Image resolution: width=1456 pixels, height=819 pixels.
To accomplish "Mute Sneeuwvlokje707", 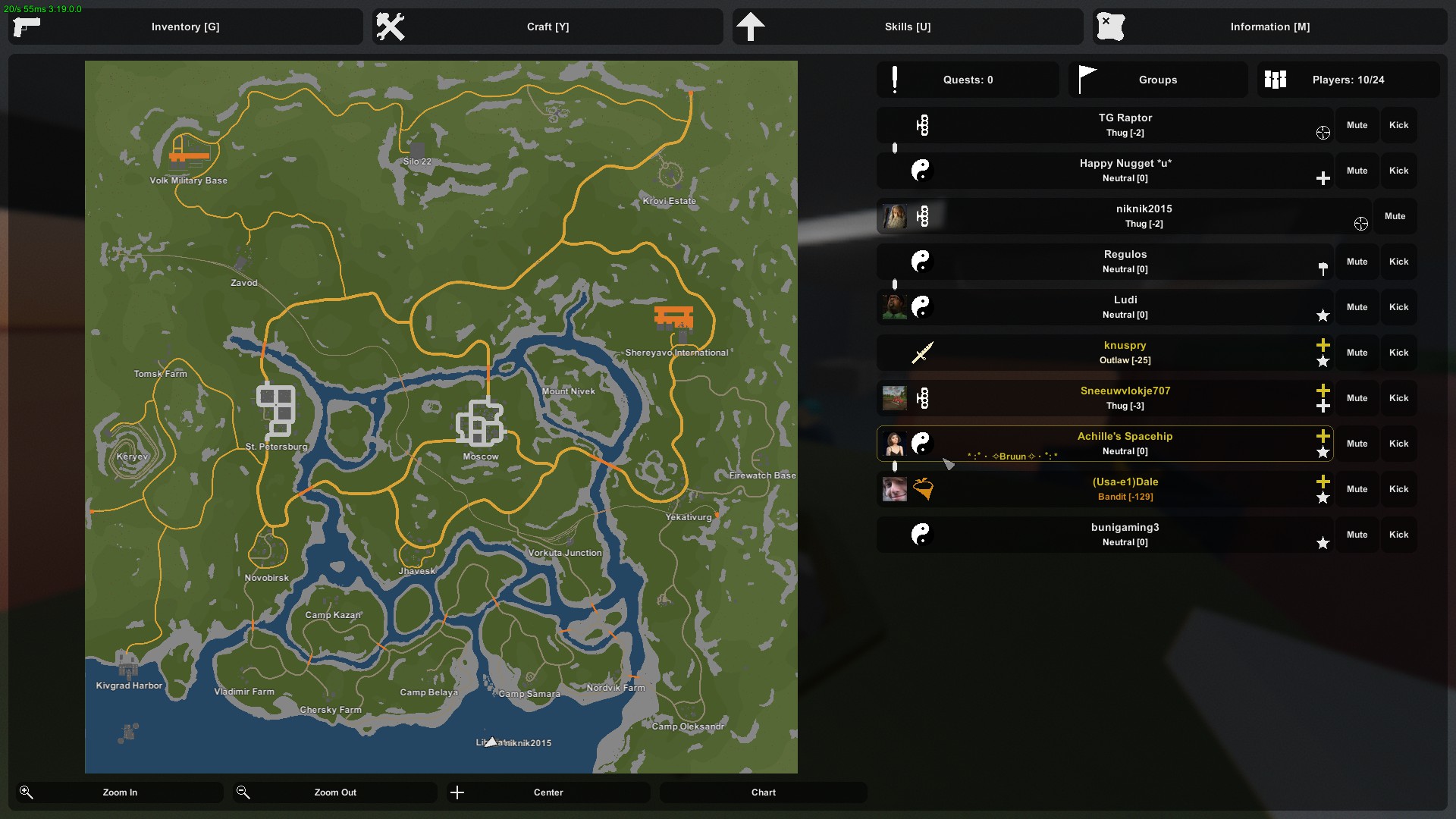I will click(1357, 398).
